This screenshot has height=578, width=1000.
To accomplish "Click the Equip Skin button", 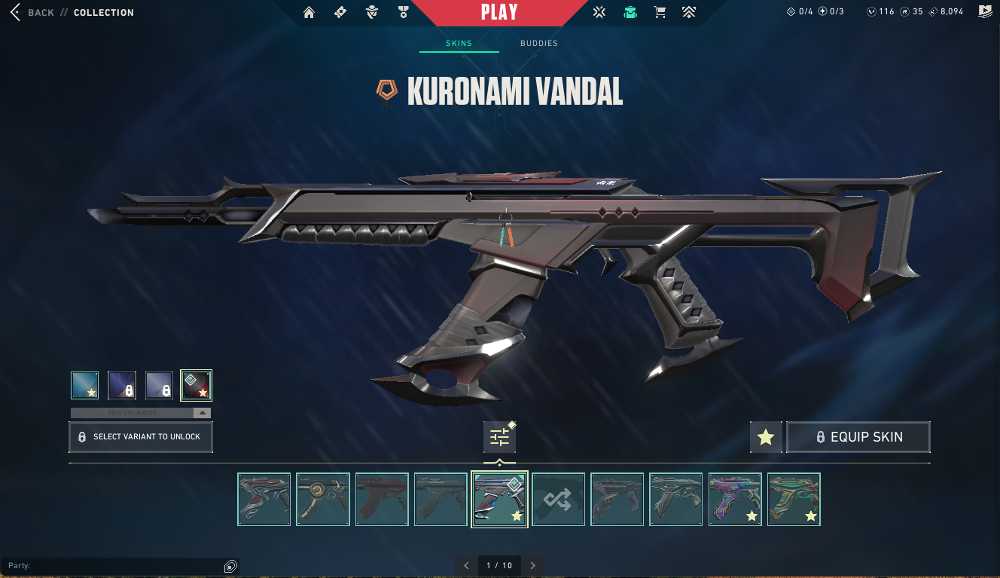I will pyautogui.click(x=858, y=437).
